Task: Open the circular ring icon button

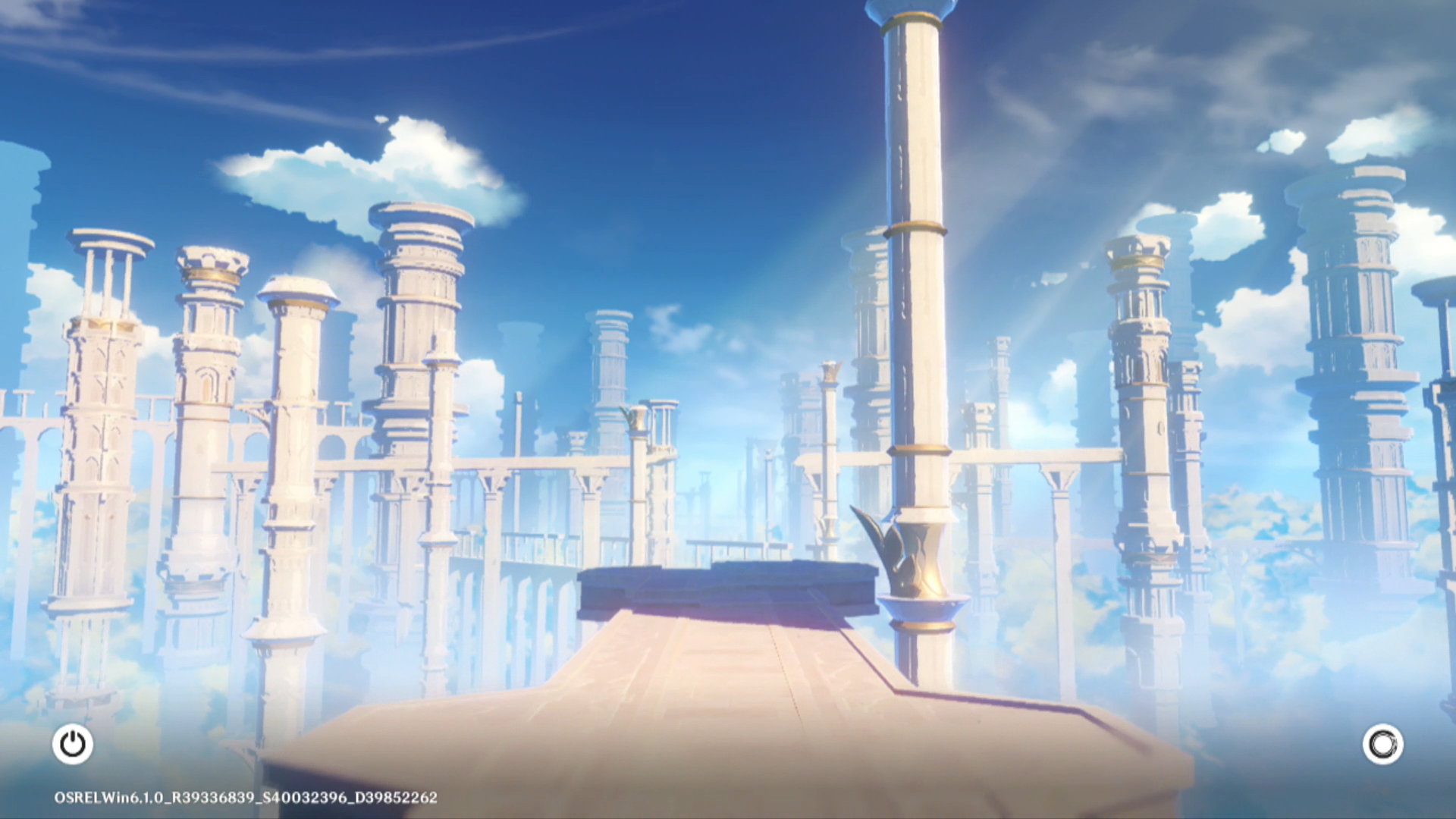Action: (x=1382, y=744)
